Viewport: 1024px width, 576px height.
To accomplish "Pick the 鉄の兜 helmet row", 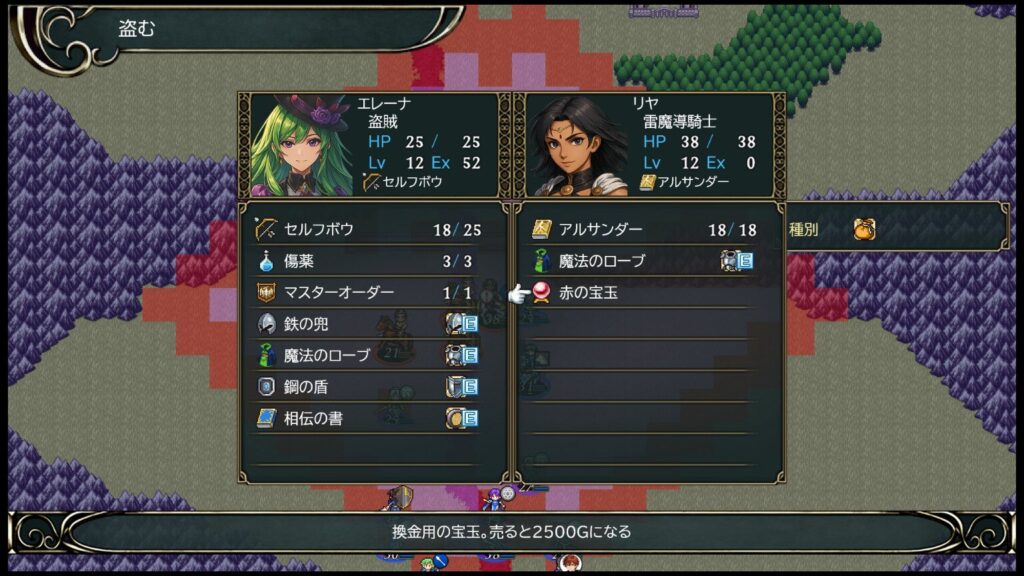I will [366, 324].
